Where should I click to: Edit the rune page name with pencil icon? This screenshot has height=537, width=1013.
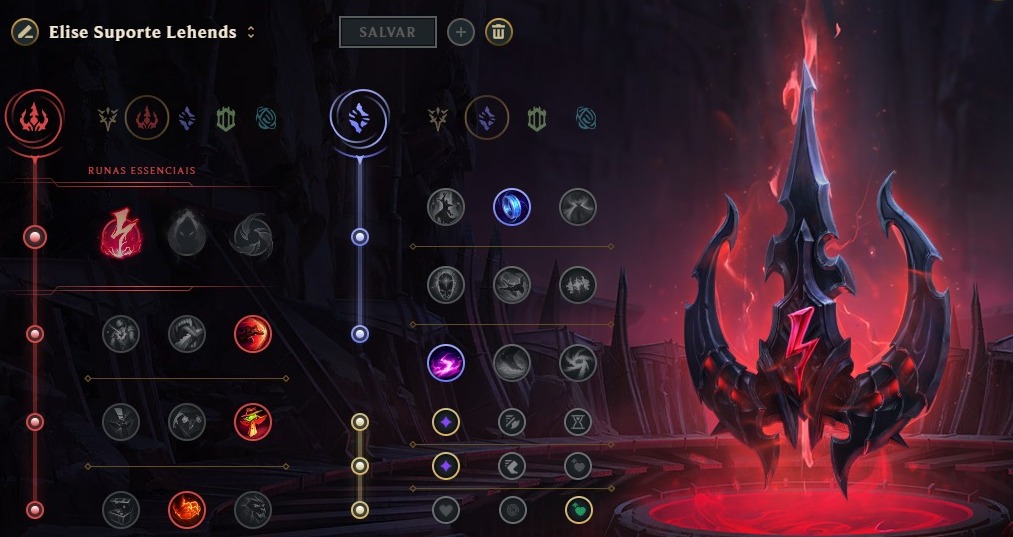[25, 32]
